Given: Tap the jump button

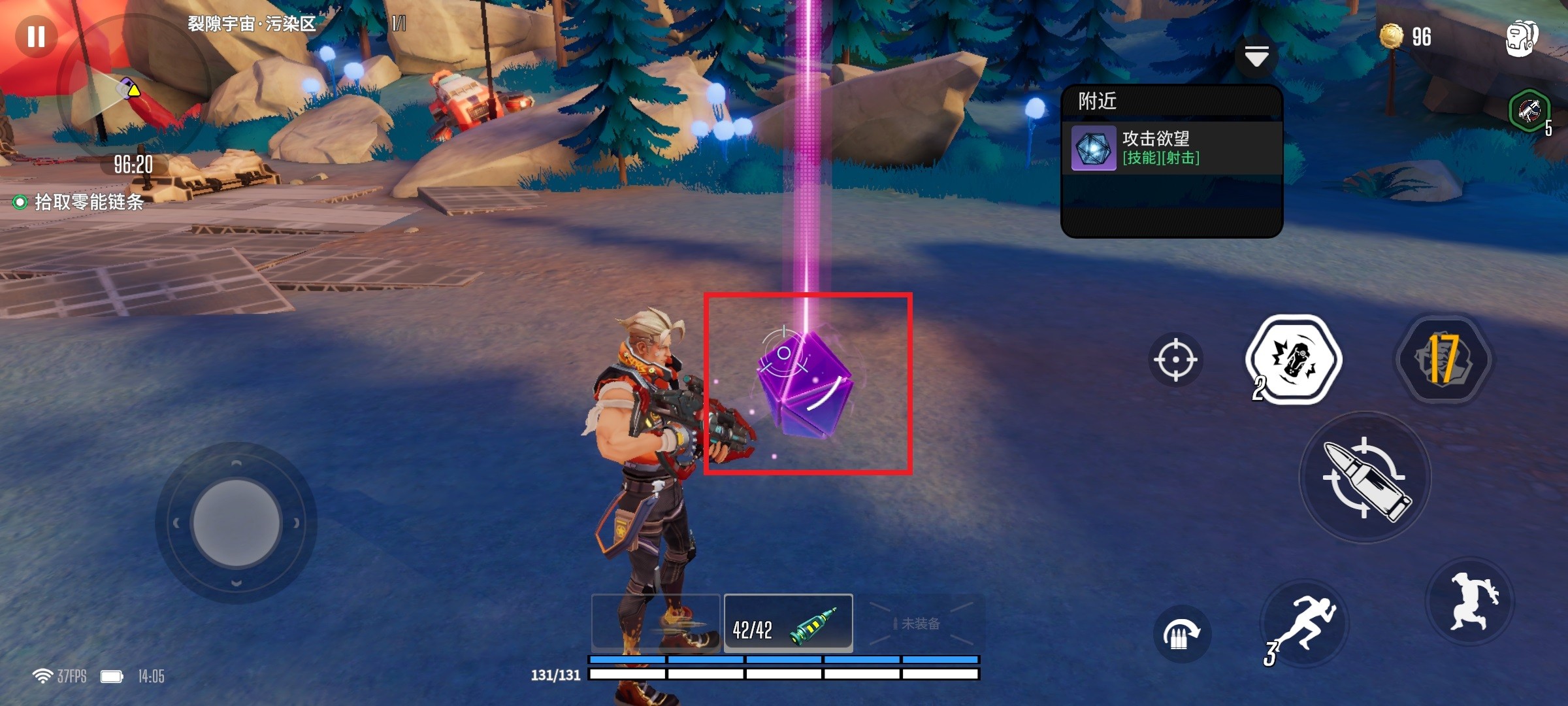Looking at the screenshot, I should coord(1471,603).
